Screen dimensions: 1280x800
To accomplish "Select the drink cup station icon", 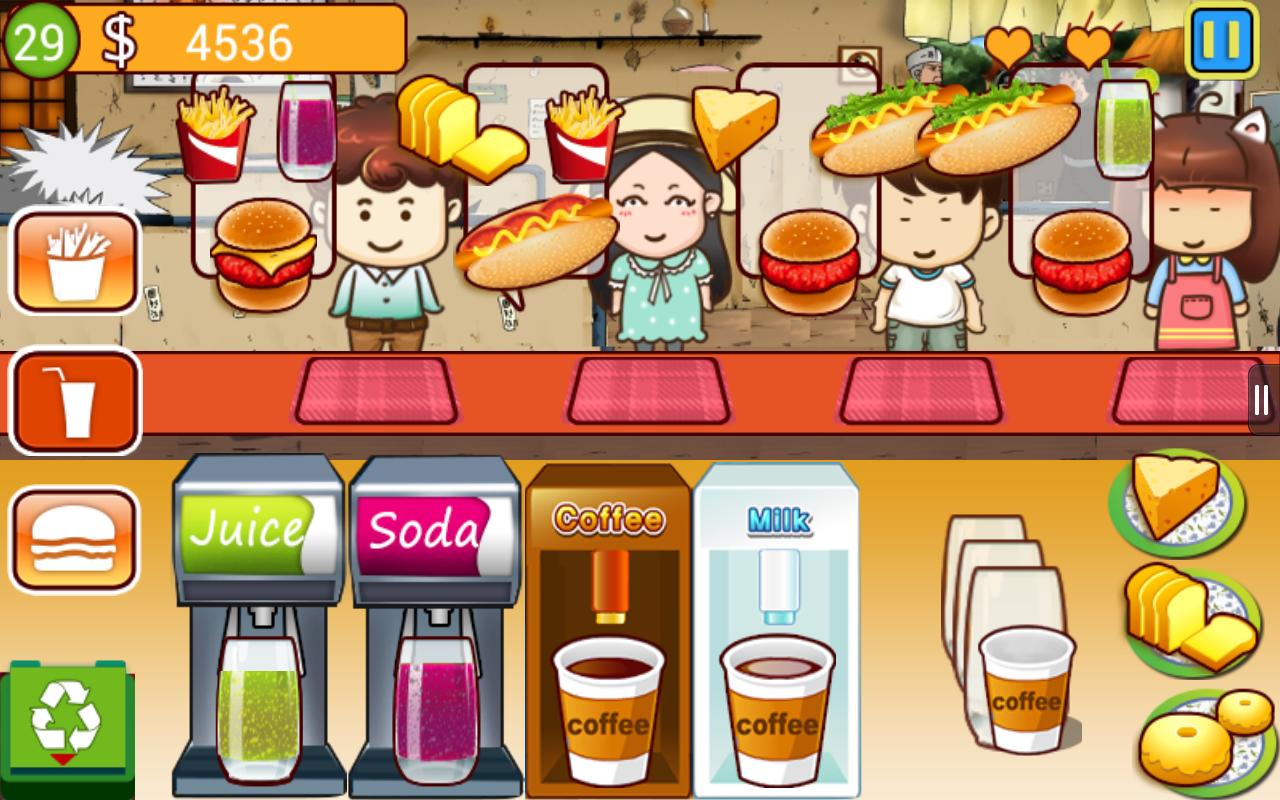I will pos(75,400).
